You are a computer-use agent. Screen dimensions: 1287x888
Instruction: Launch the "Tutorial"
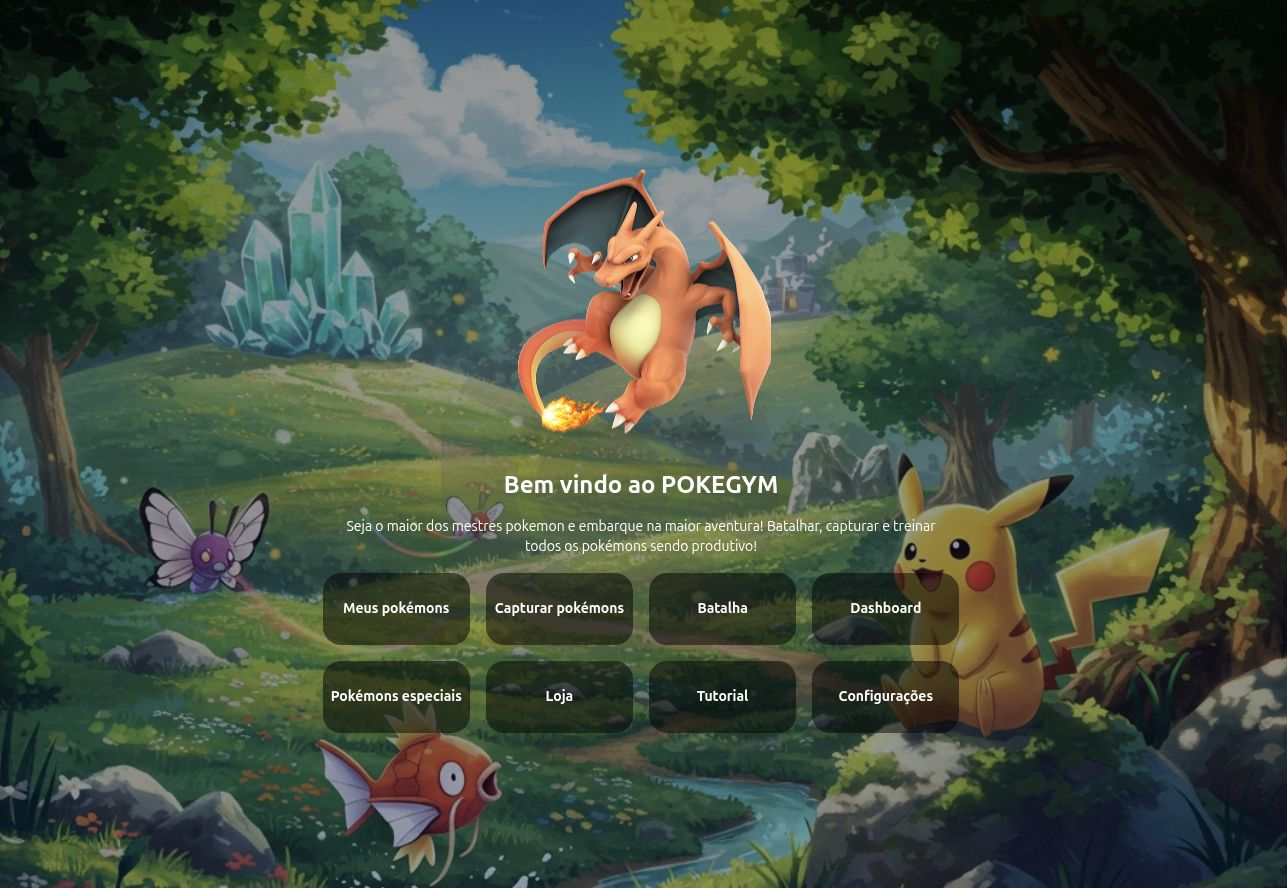point(722,696)
